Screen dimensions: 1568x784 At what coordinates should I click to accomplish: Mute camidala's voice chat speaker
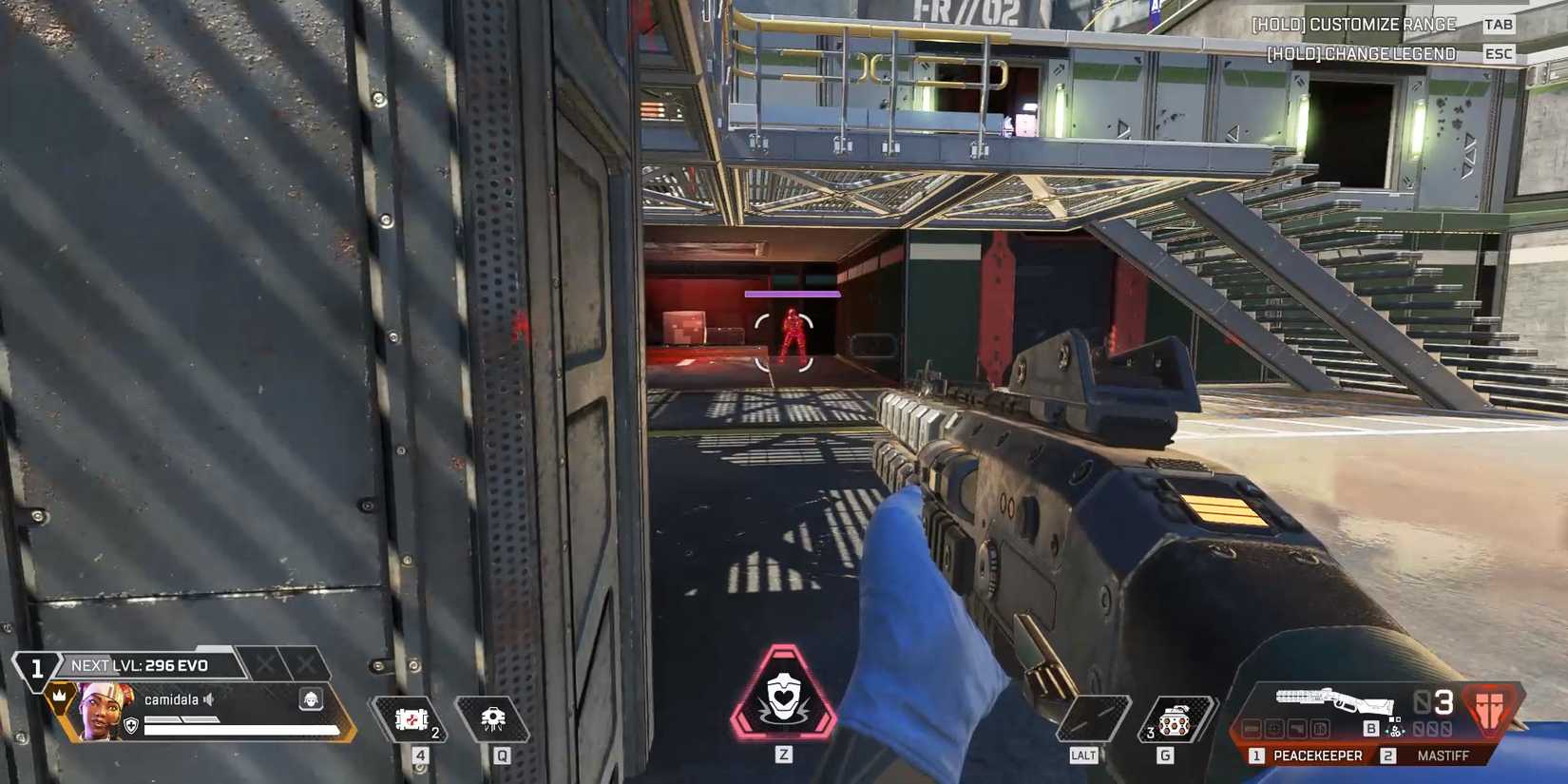[x=208, y=699]
